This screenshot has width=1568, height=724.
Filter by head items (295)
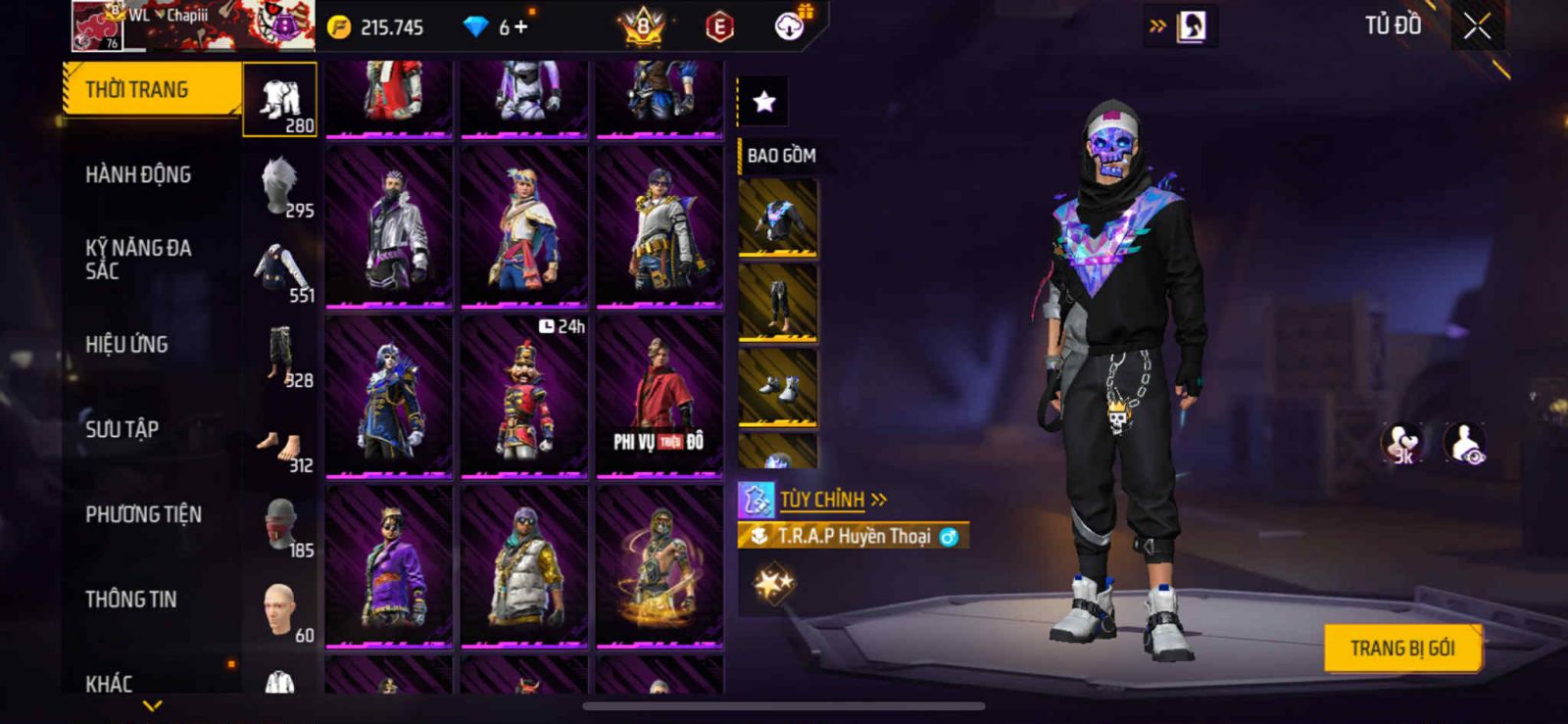(280, 186)
